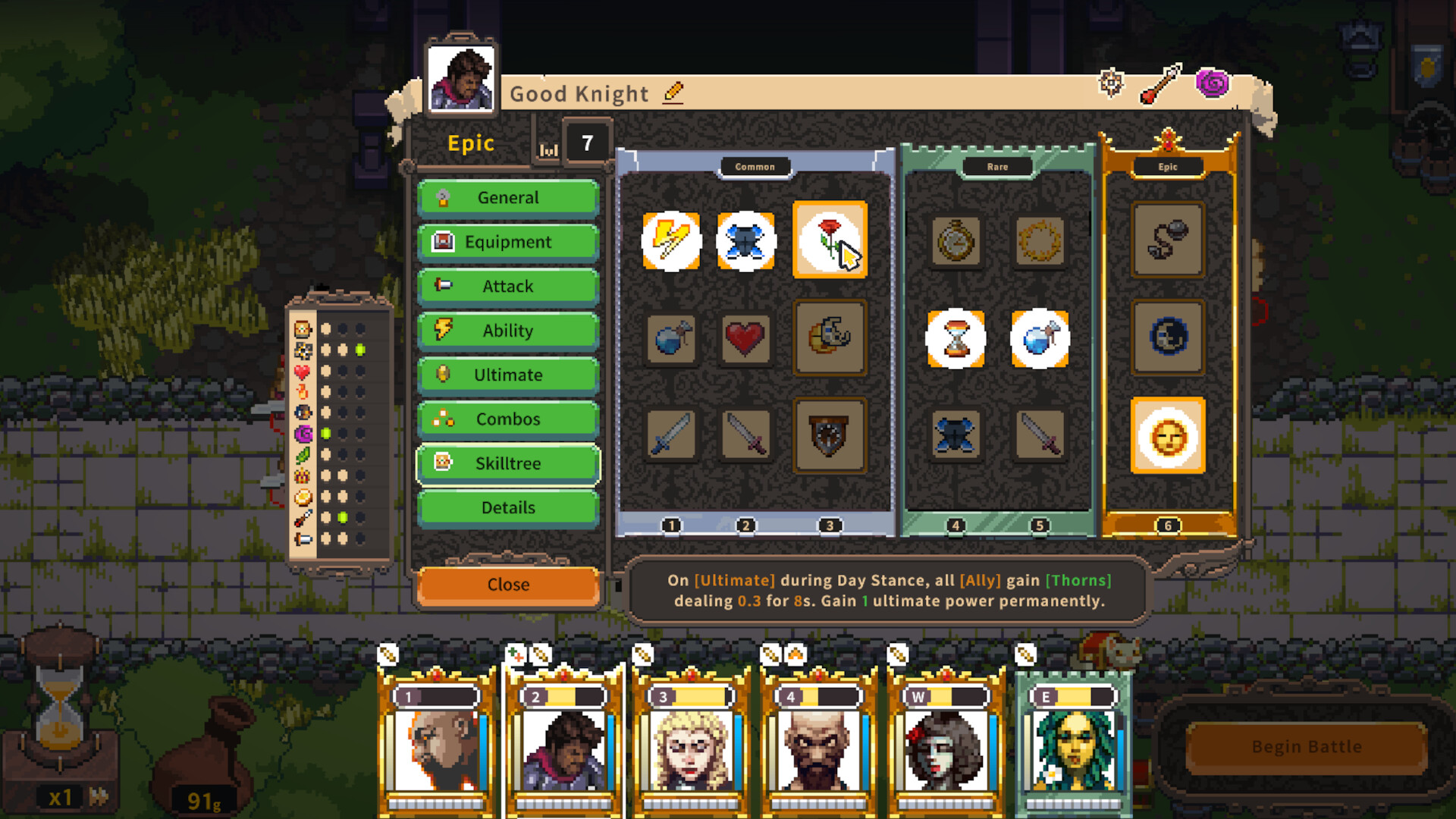Select the hourglass skill in the Rare column
Screen dimensions: 1456x819
[x=956, y=339]
